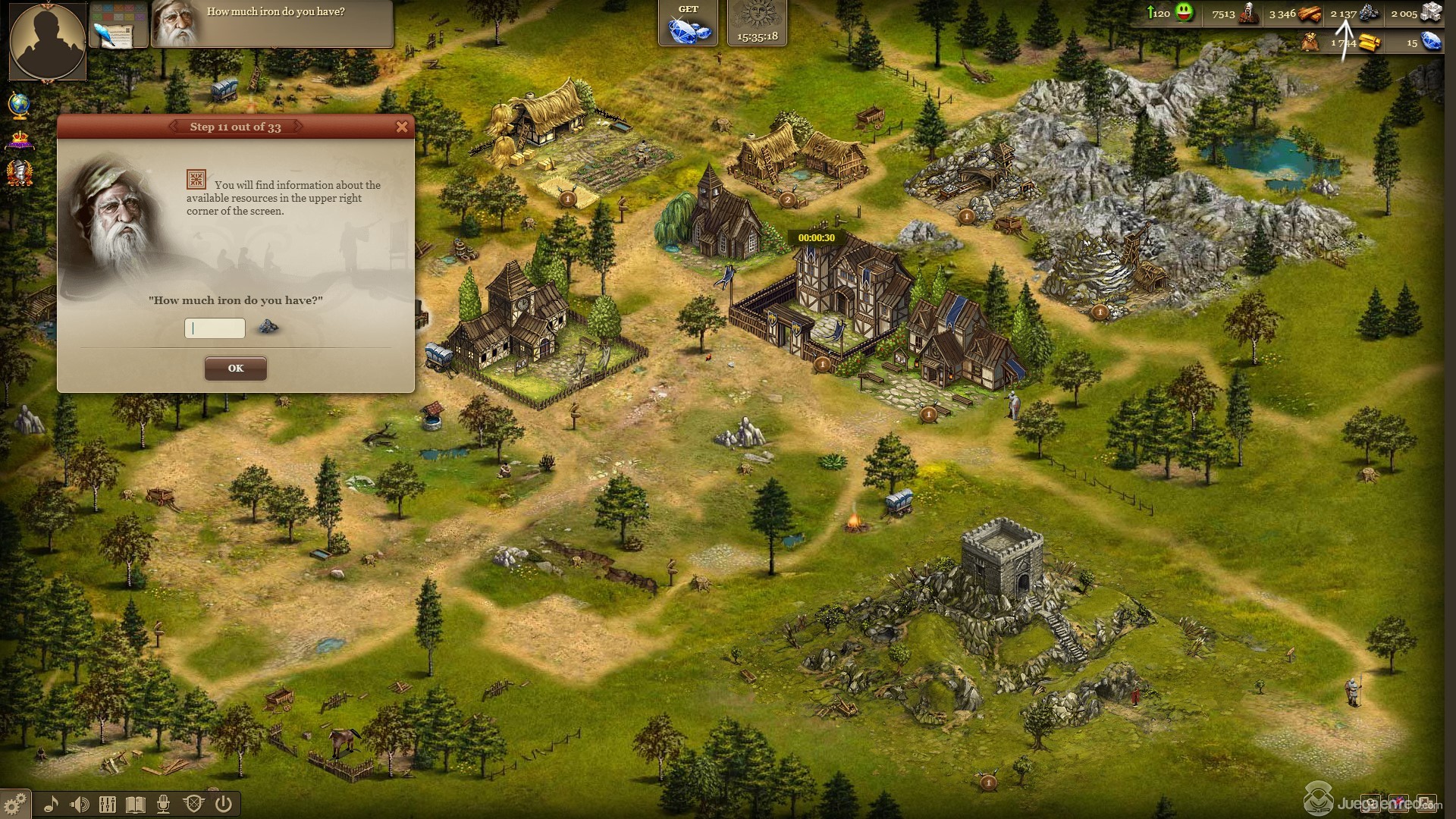Go back to the previous tutorial step
The width and height of the screenshot is (1456, 819).
click(174, 127)
